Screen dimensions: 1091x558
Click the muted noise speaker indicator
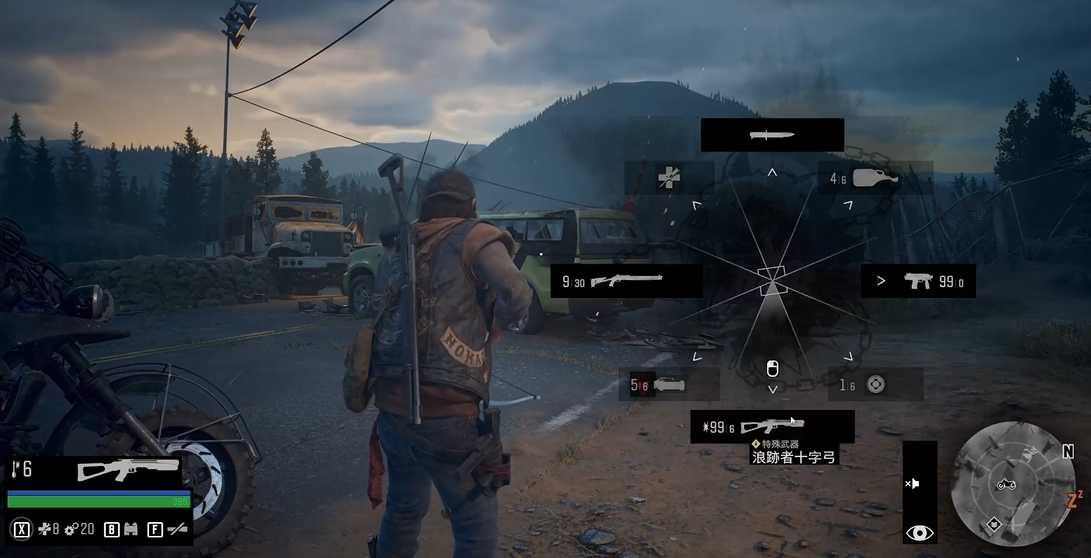tap(912, 483)
